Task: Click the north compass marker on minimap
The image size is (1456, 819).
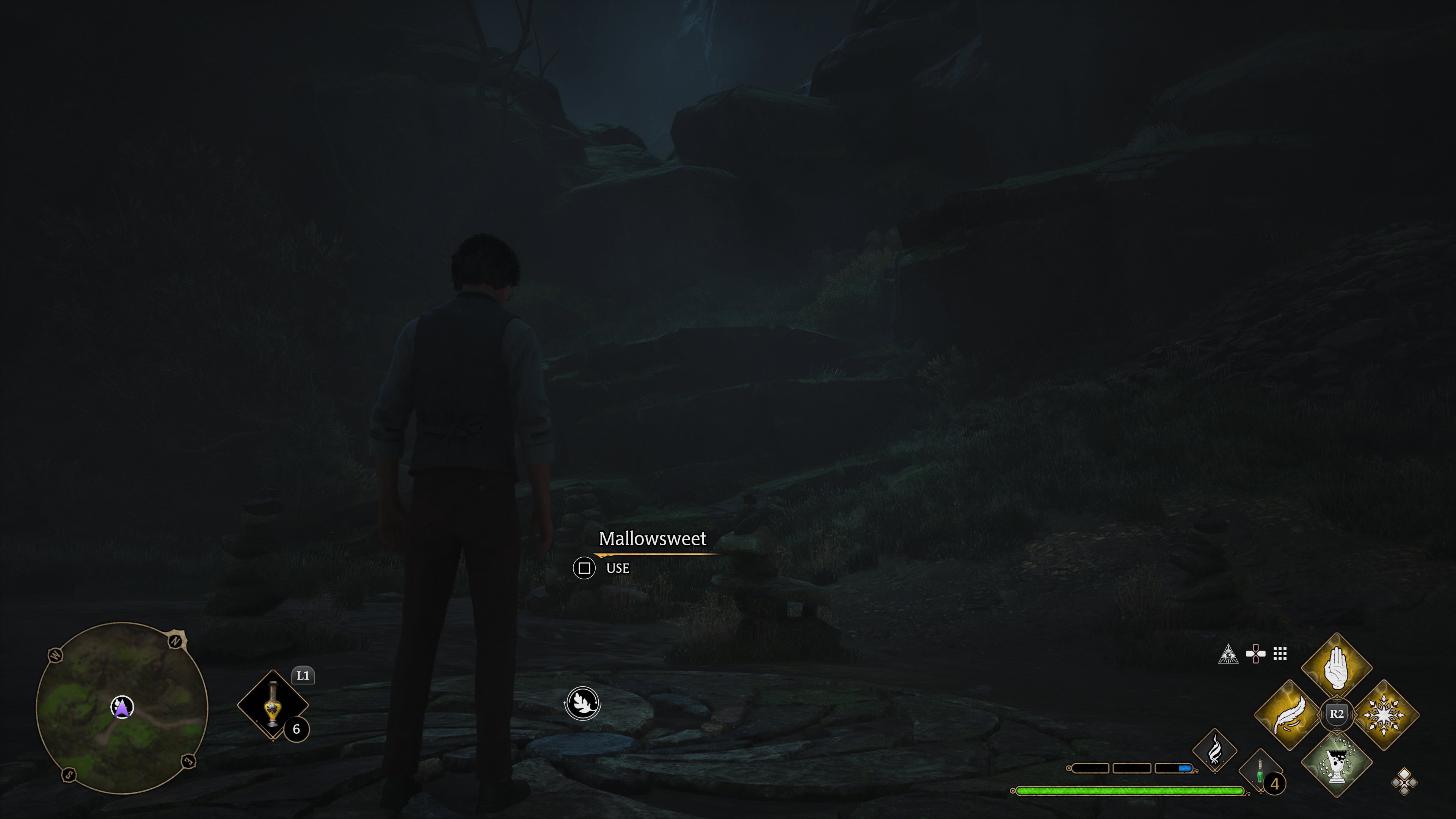Action: pos(176,641)
